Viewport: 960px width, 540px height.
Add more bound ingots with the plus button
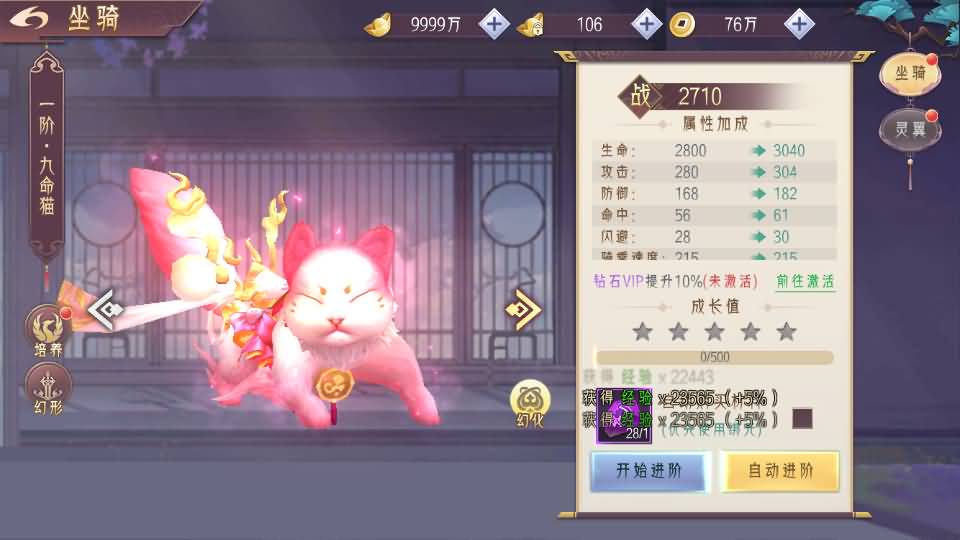pos(647,23)
